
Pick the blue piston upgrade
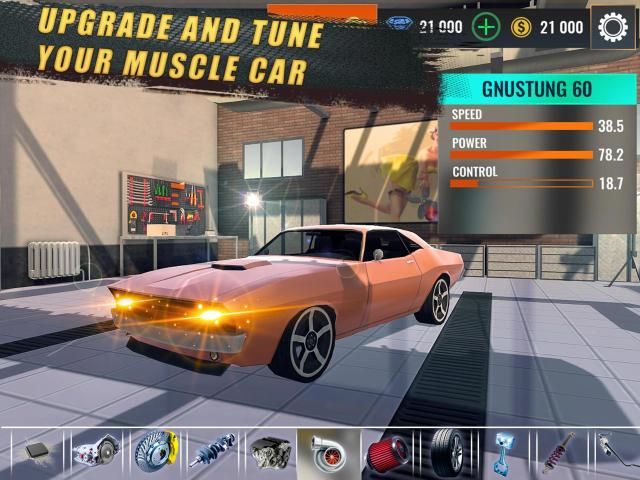pos(503,452)
